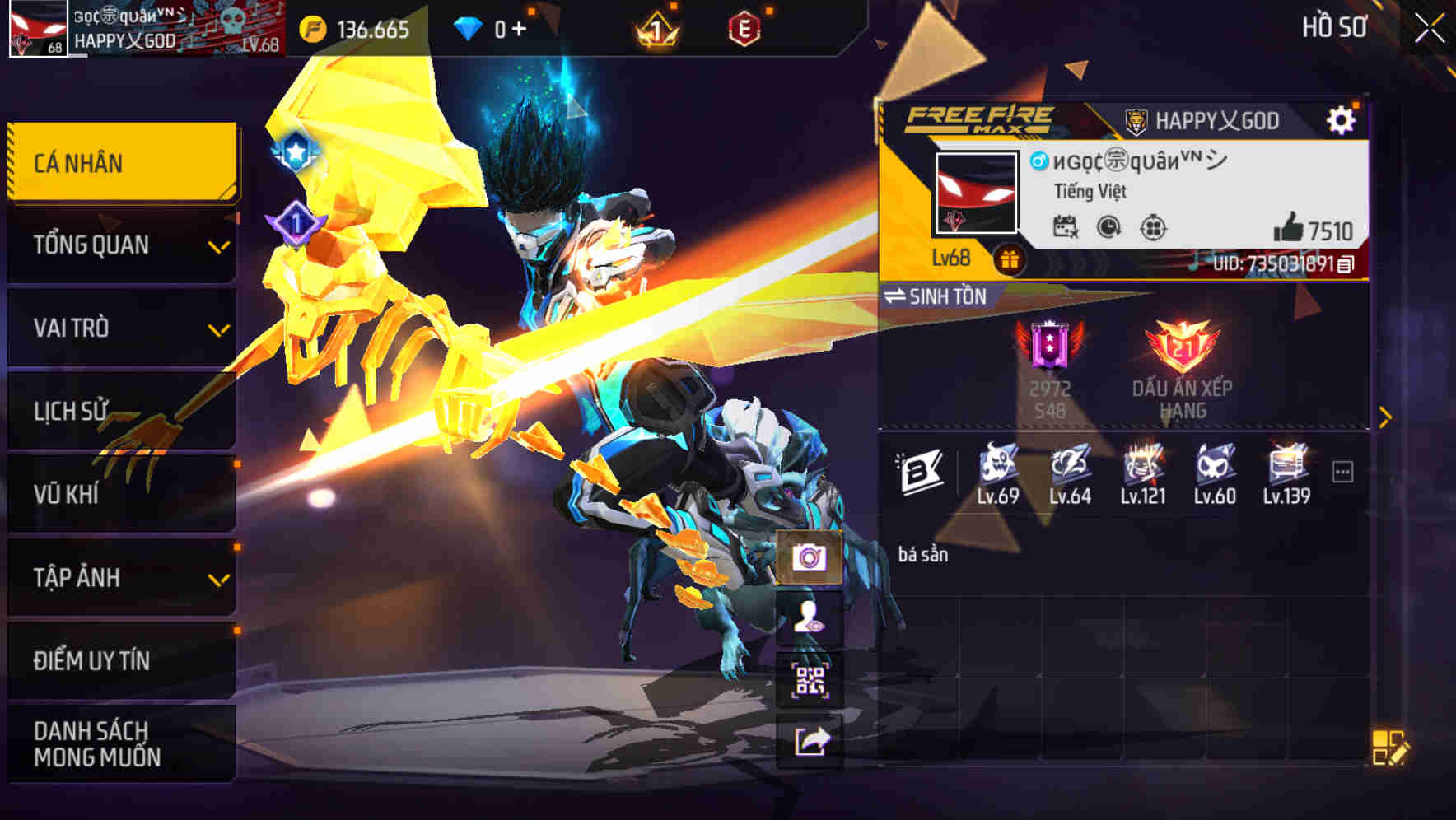This screenshot has width=1456, height=820.
Task: Expand the TẬP ẢNH section
Action: point(119,577)
